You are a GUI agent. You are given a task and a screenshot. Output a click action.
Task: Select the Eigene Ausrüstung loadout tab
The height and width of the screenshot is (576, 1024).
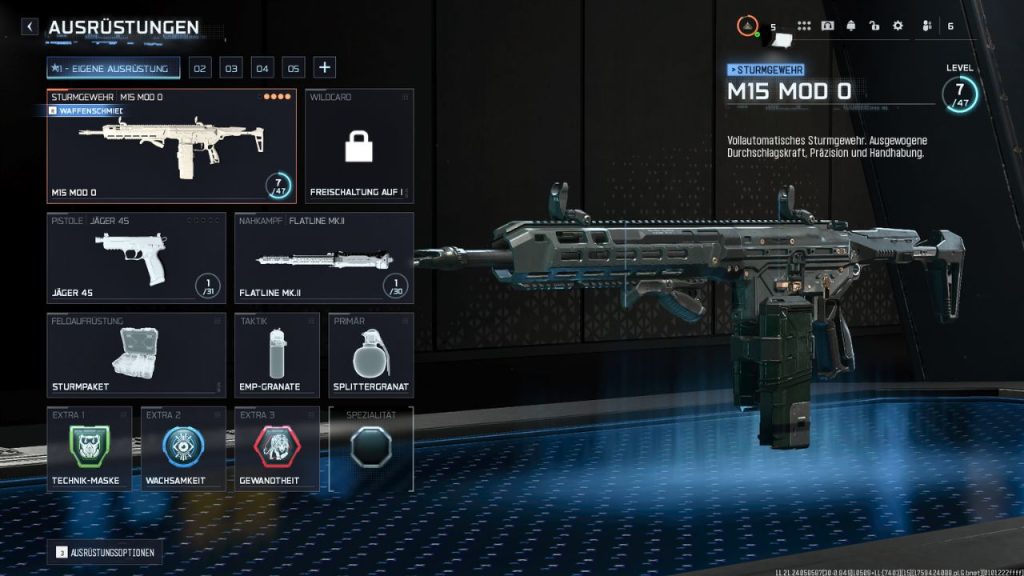[x=113, y=68]
